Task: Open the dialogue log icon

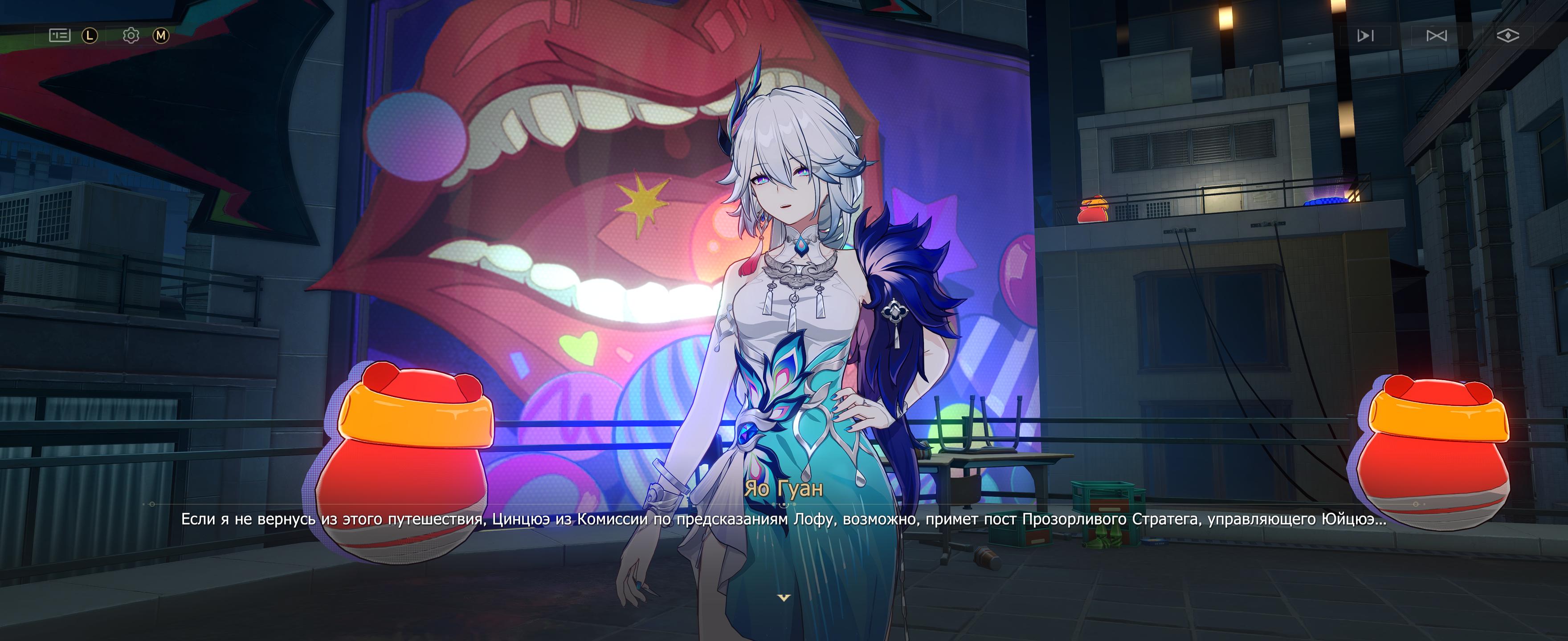Action: click(x=60, y=35)
